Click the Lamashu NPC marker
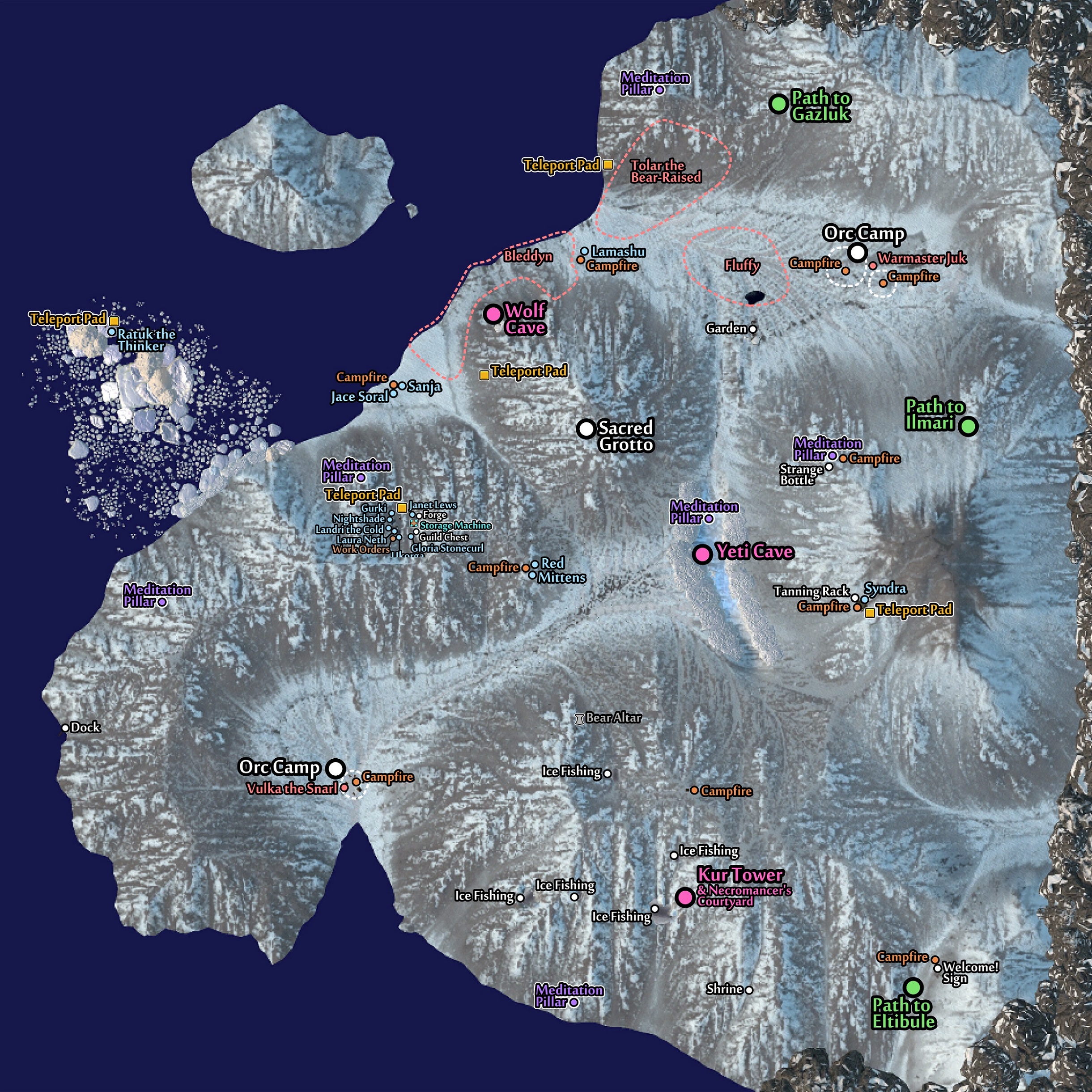Screen dimensions: 1092x1092 click(584, 251)
